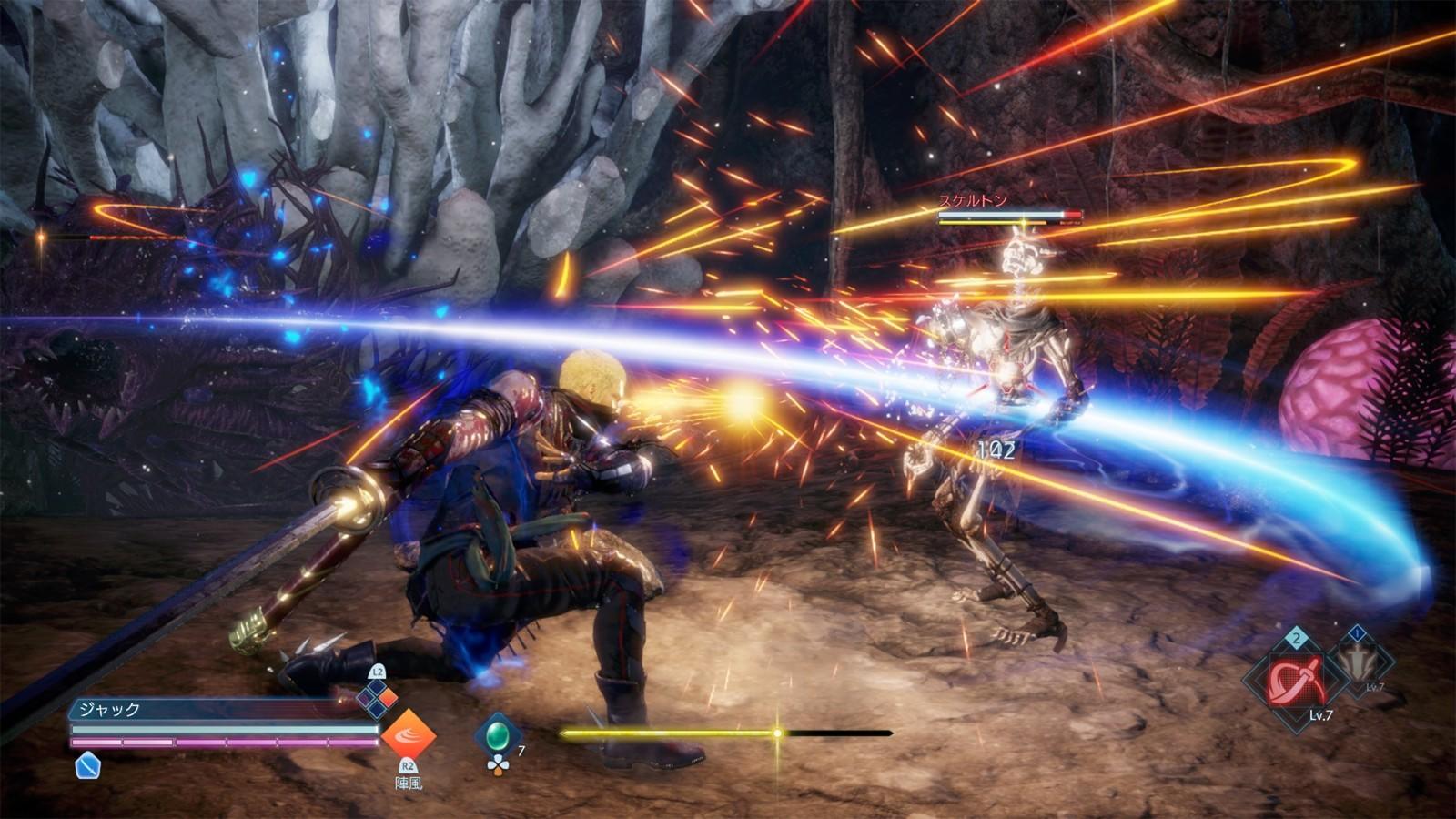Activate the orange 陣風 wind ability icon
This screenshot has width=1456, height=819.
tap(408, 735)
